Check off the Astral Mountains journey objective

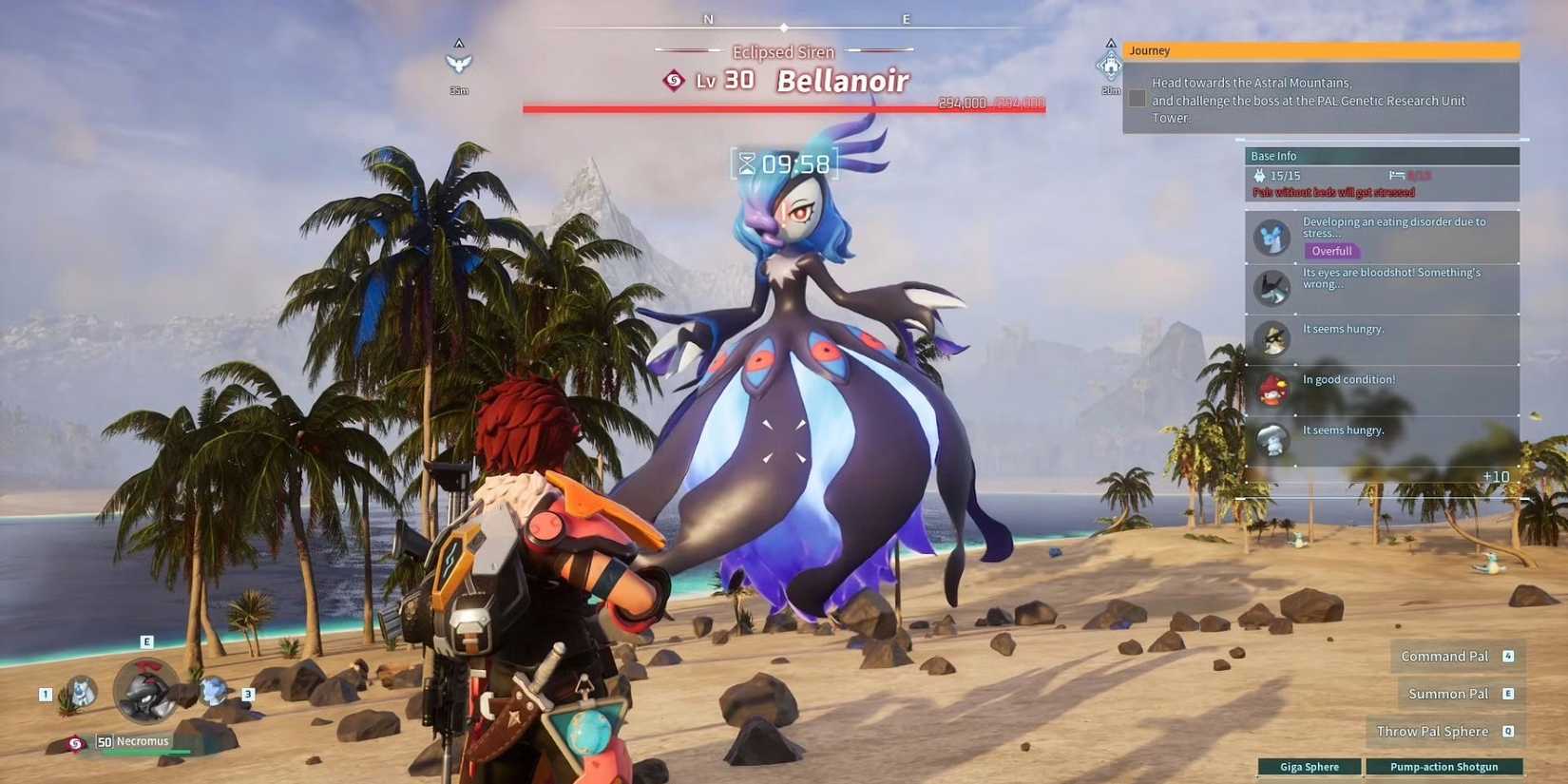[1137, 97]
